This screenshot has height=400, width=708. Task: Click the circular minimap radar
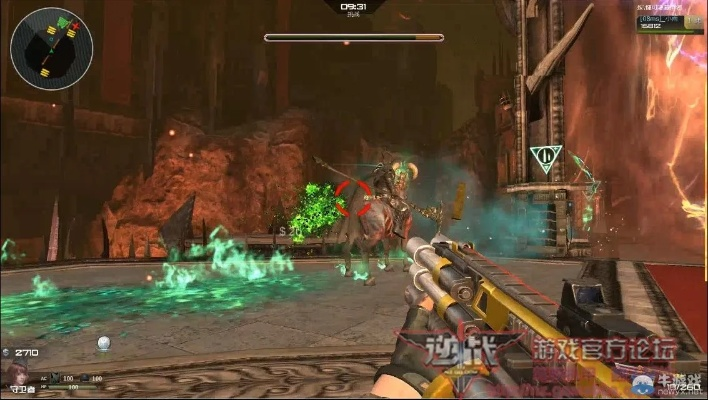pyautogui.click(x=52, y=49)
